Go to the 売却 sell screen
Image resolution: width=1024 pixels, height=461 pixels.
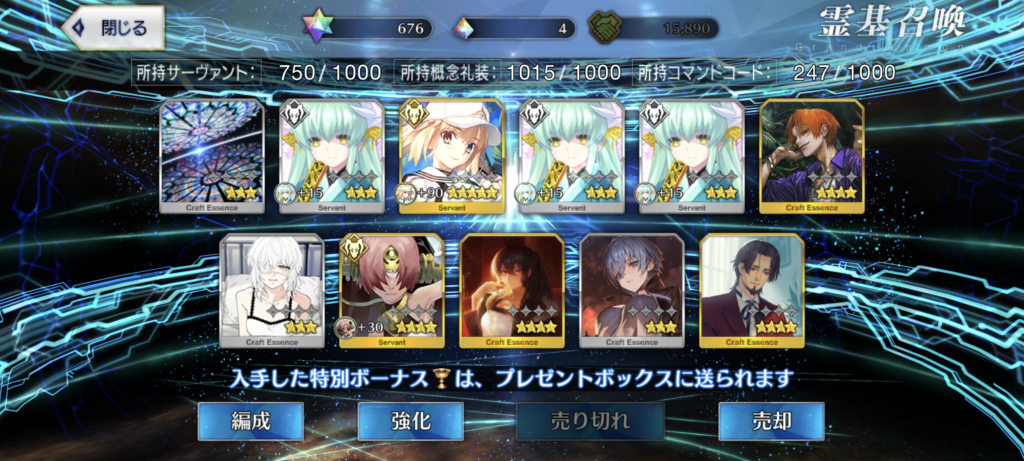pyautogui.click(x=770, y=421)
